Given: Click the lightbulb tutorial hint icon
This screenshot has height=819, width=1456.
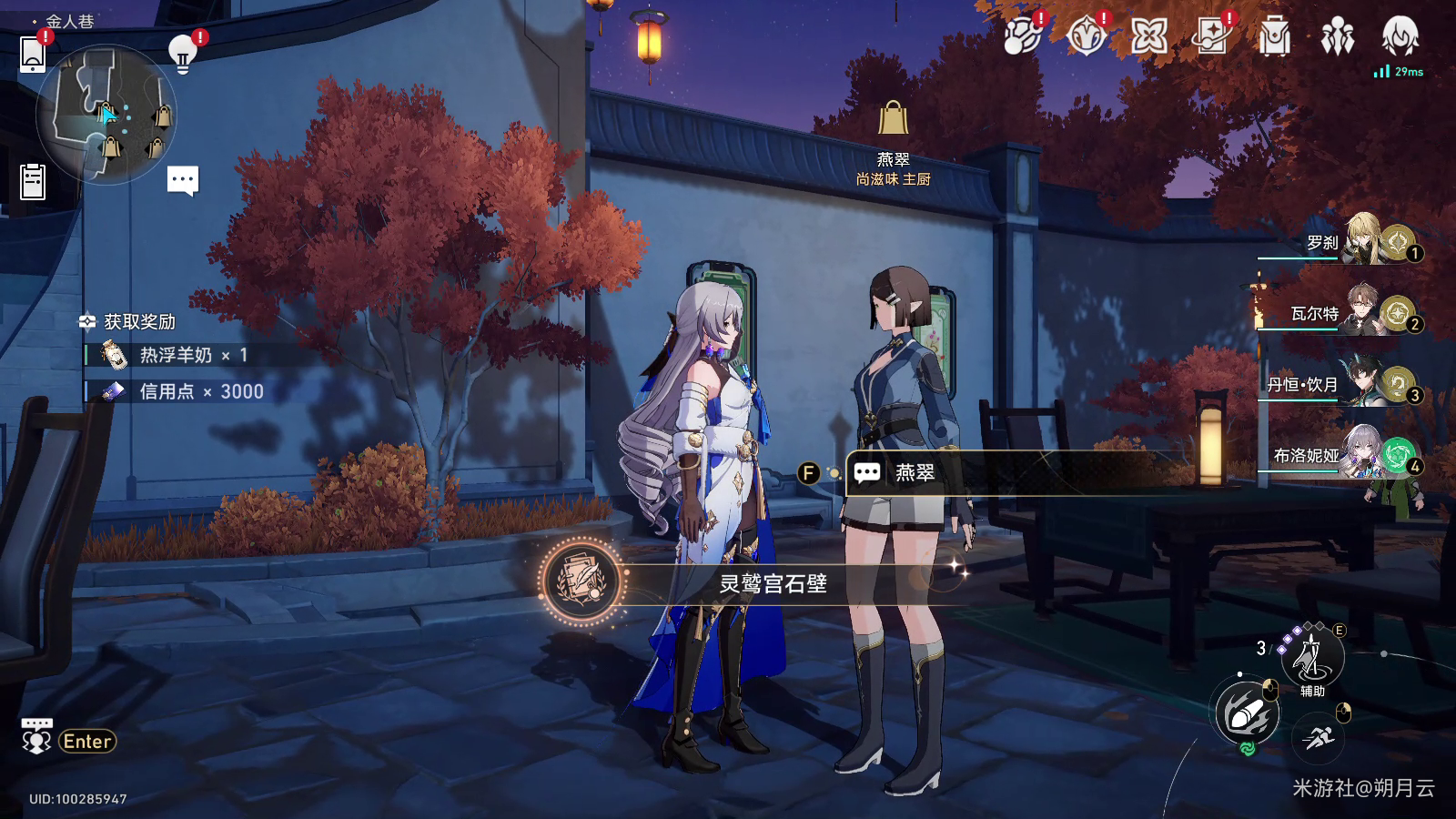Looking at the screenshot, I should click(x=183, y=54).
